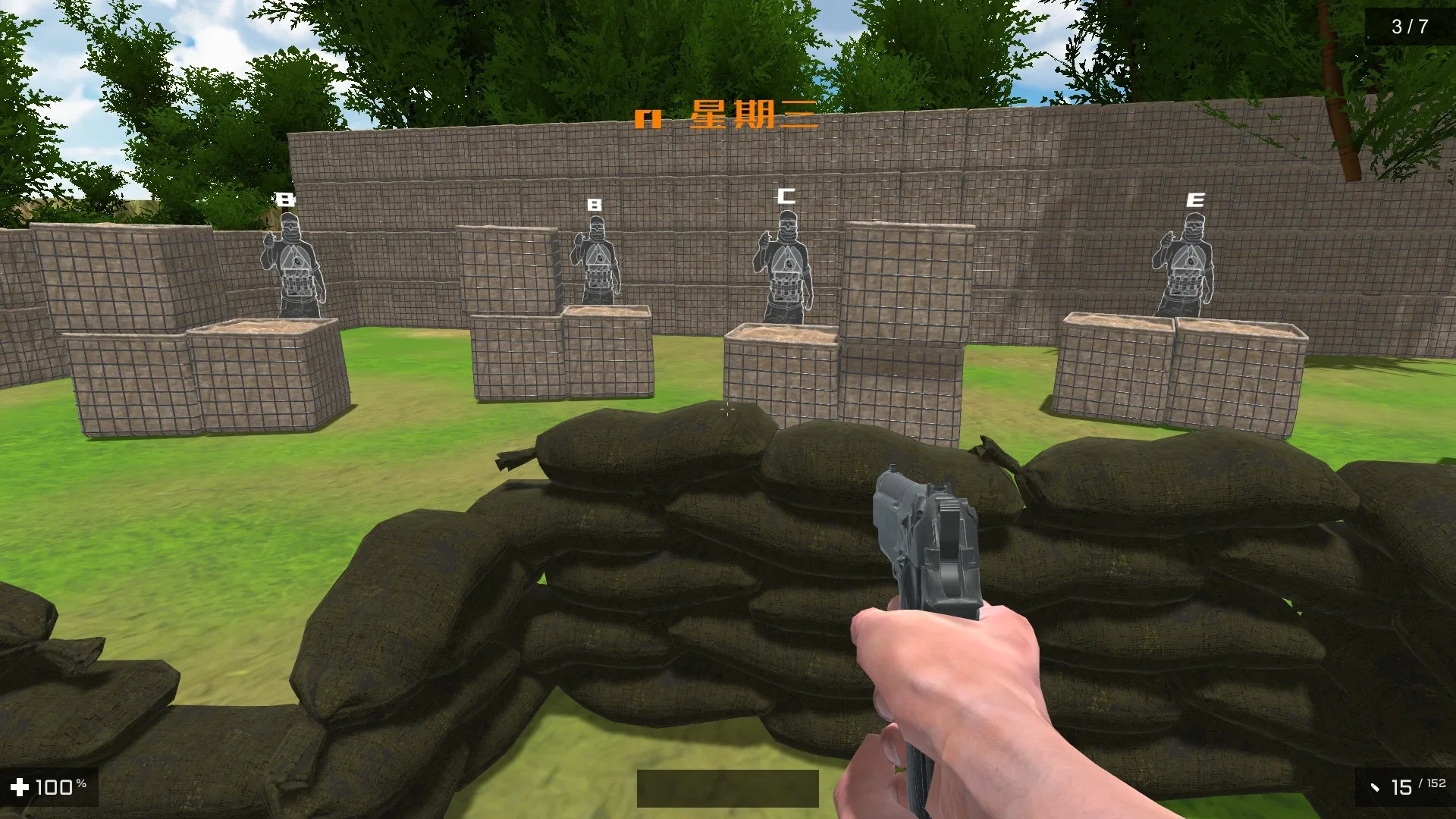This screenshot has width=1456, height=819.
Task: Click the crosshair at screen center
Action: 727,410
